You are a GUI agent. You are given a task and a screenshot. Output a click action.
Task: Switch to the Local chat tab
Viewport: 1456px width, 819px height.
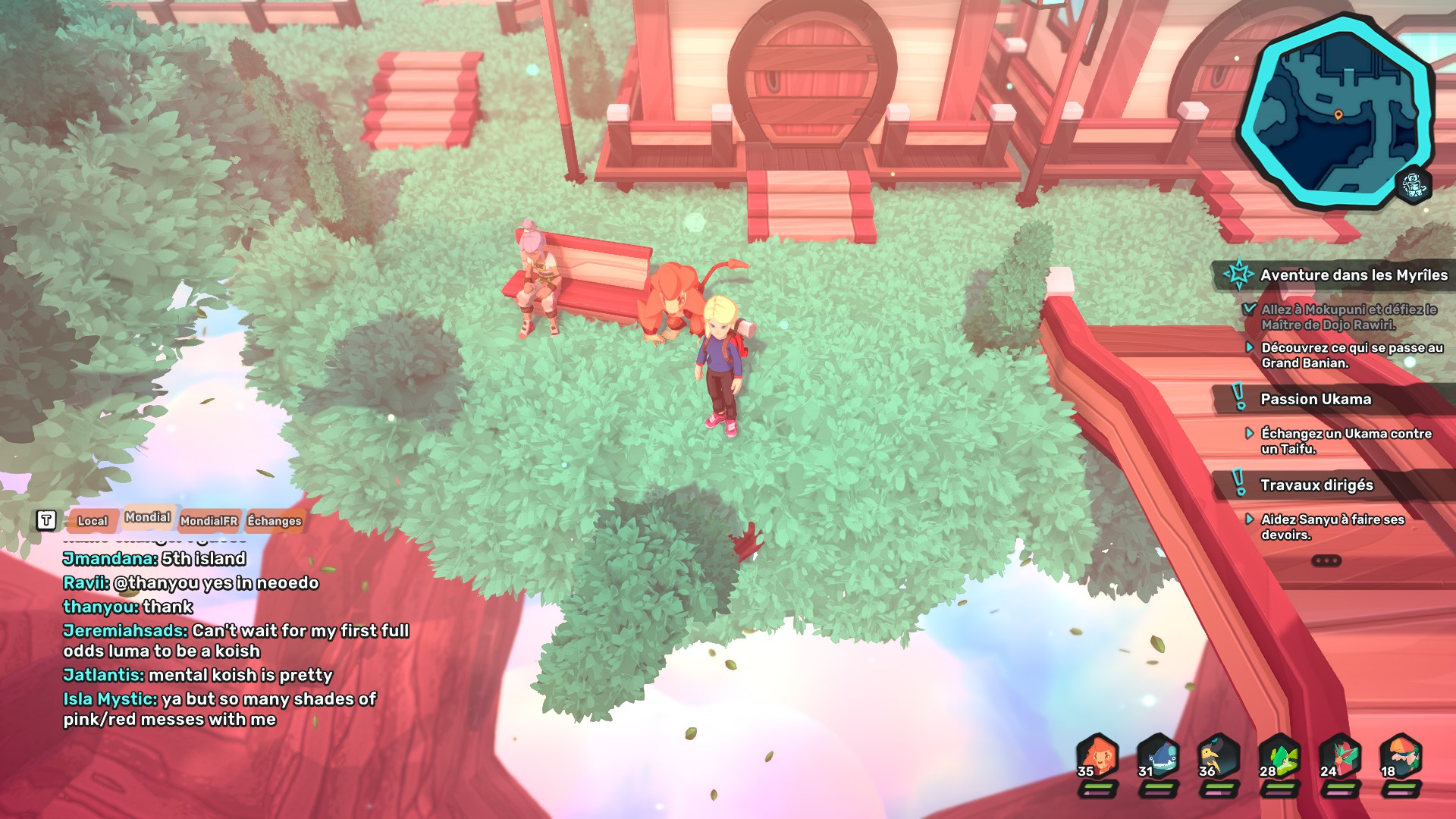coord(93,521)
